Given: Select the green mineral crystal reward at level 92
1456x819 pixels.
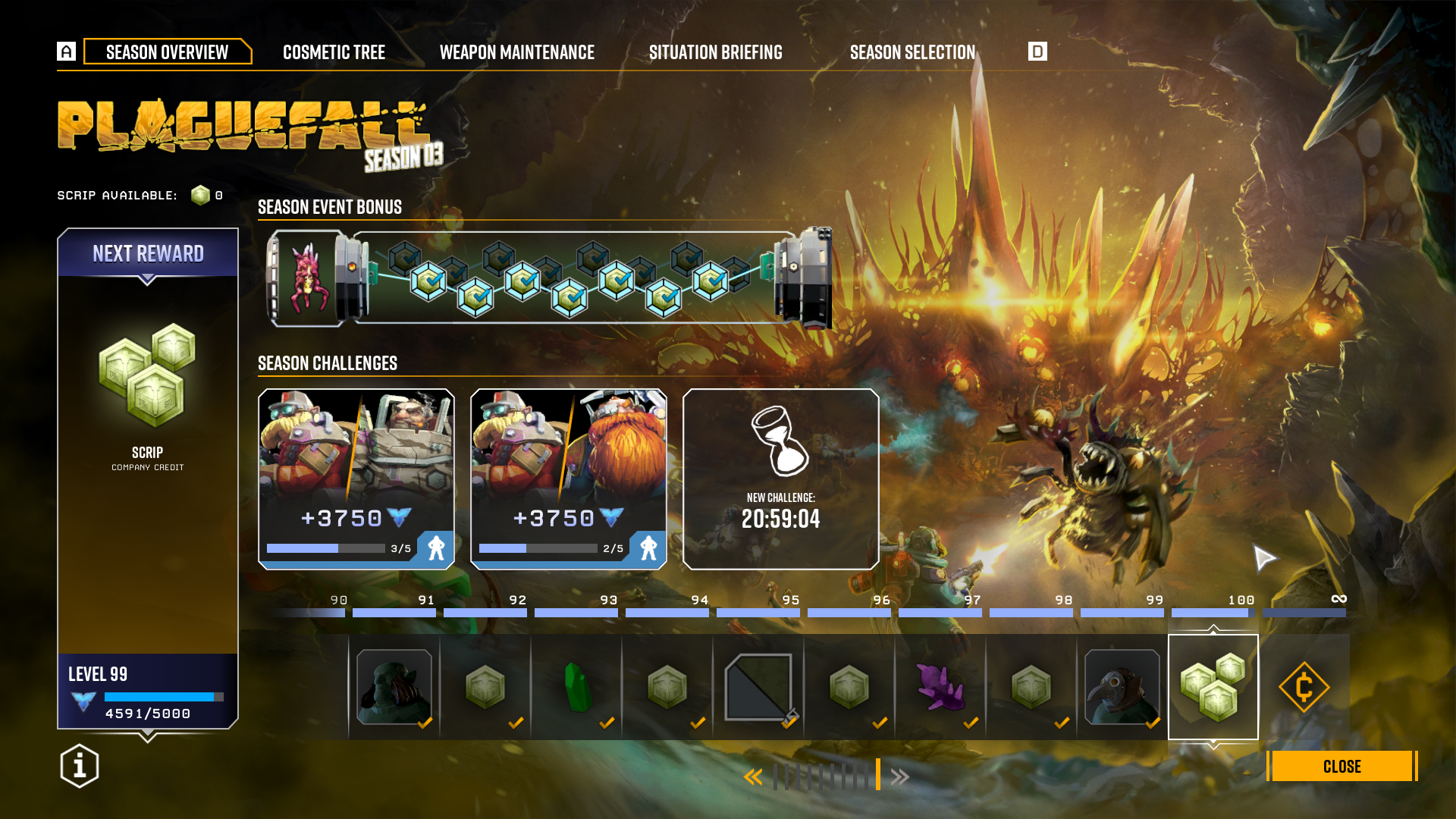Looking at the screenshot, I should point(577,687).
